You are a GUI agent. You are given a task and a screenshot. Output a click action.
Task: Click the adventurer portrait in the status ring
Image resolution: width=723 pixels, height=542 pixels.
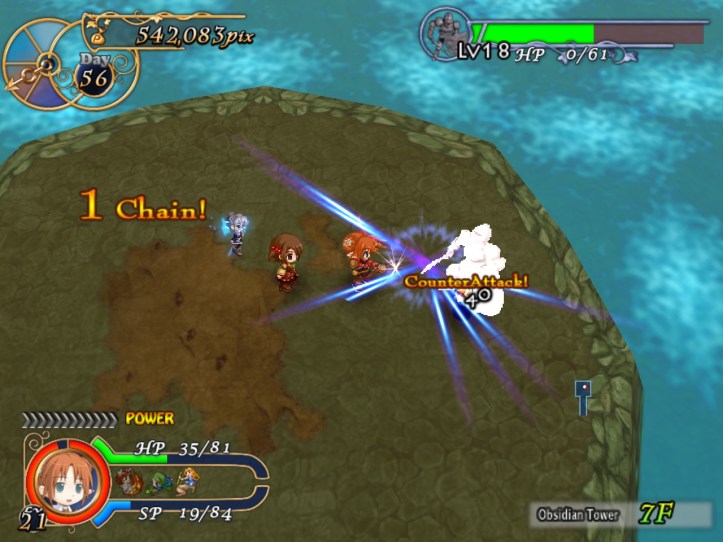[x=57, y=481]
